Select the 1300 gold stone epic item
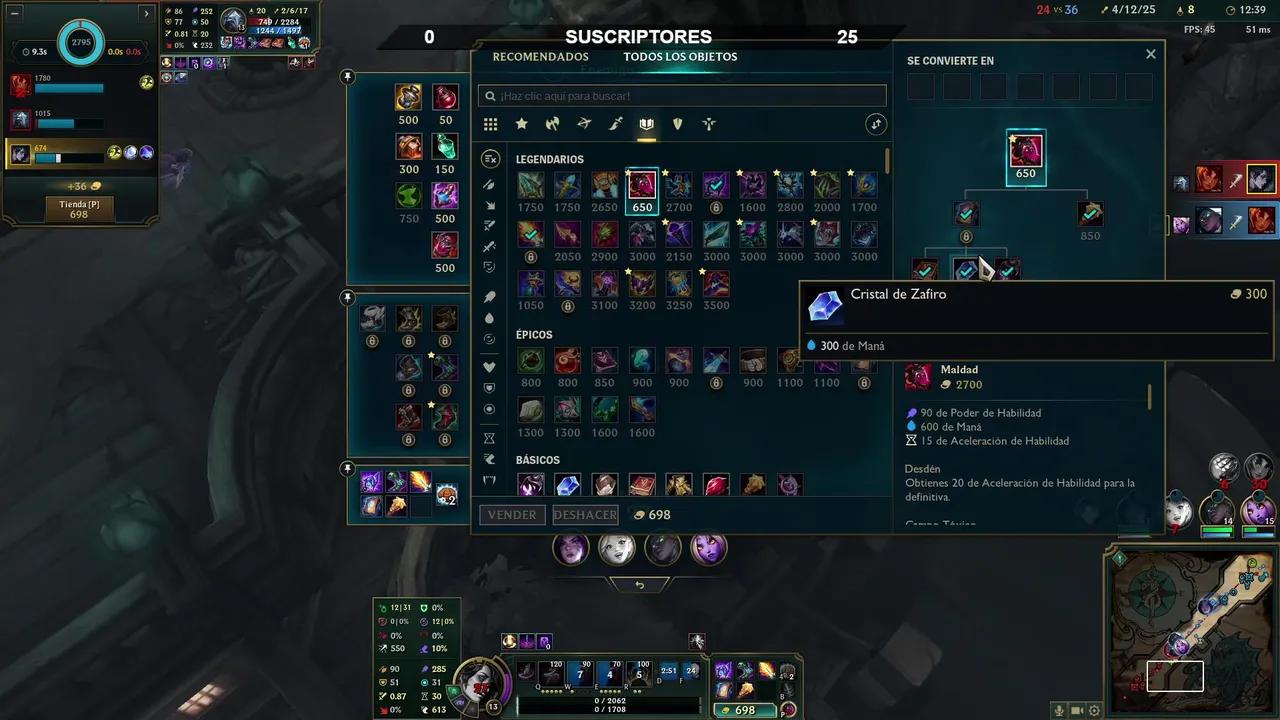 531,410
